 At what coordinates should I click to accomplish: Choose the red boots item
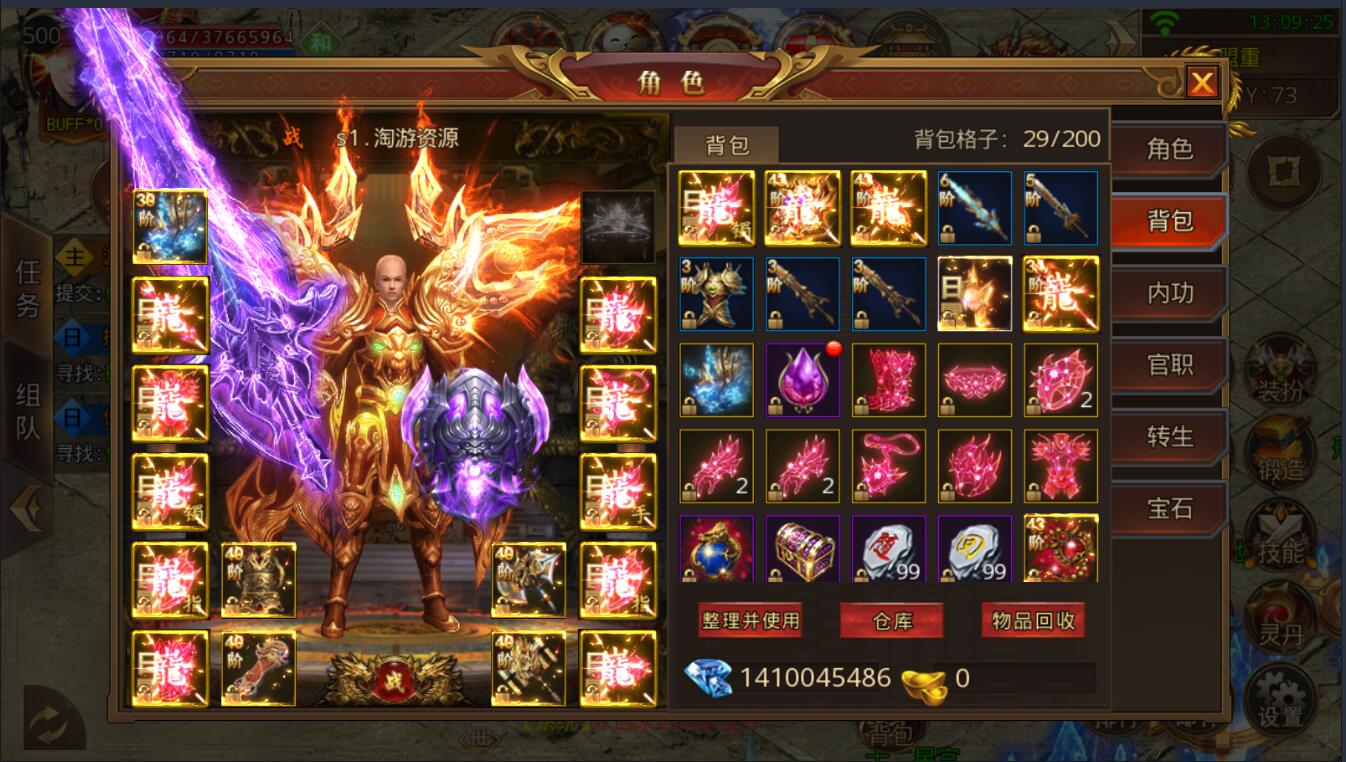[x=888, y=380]
